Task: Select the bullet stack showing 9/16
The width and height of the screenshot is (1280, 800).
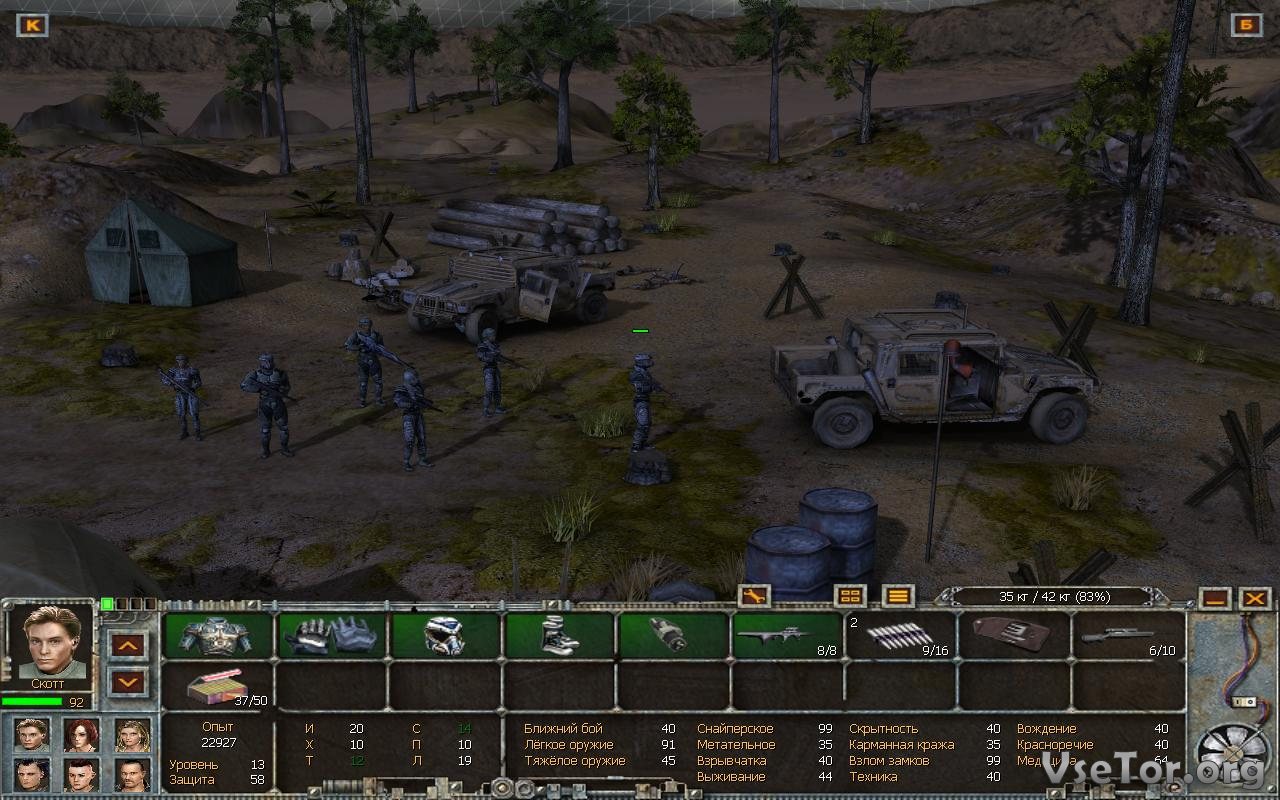Action: click(900, 635)
